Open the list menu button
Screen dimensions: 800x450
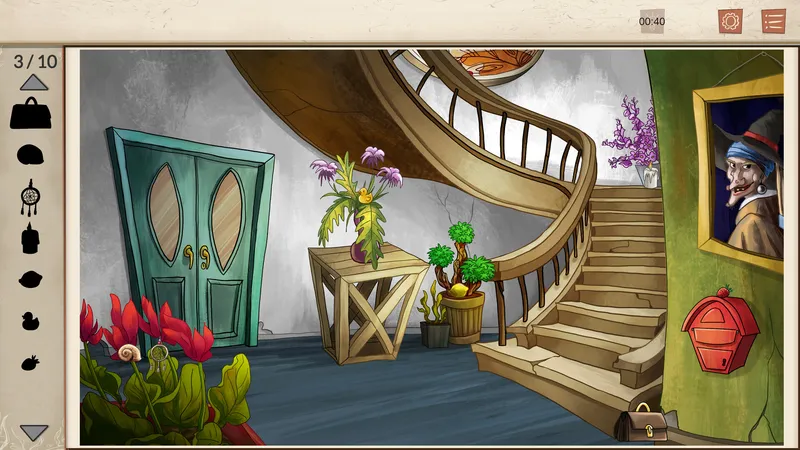(773, 21)
